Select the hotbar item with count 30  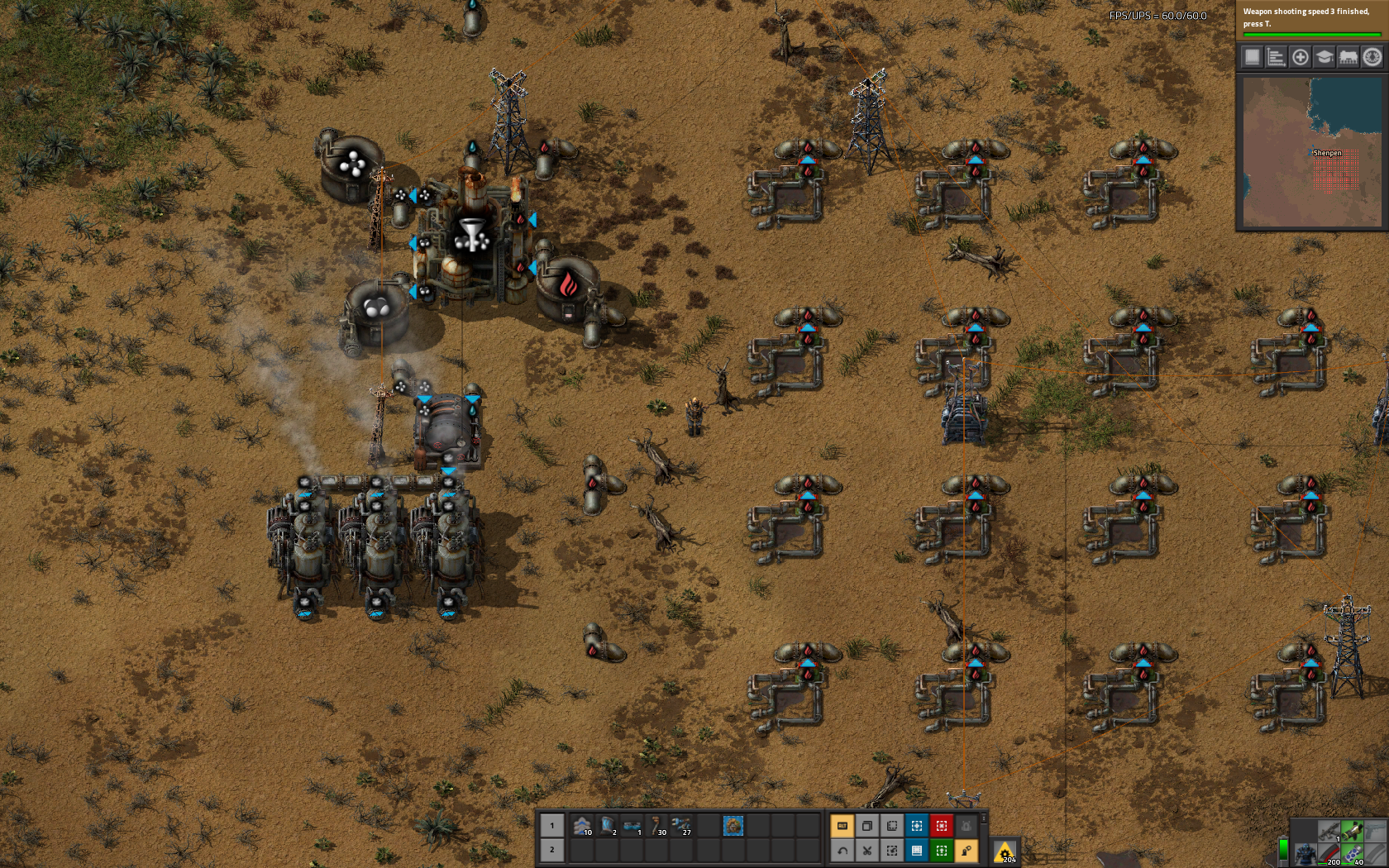click(x=656, y=826)
